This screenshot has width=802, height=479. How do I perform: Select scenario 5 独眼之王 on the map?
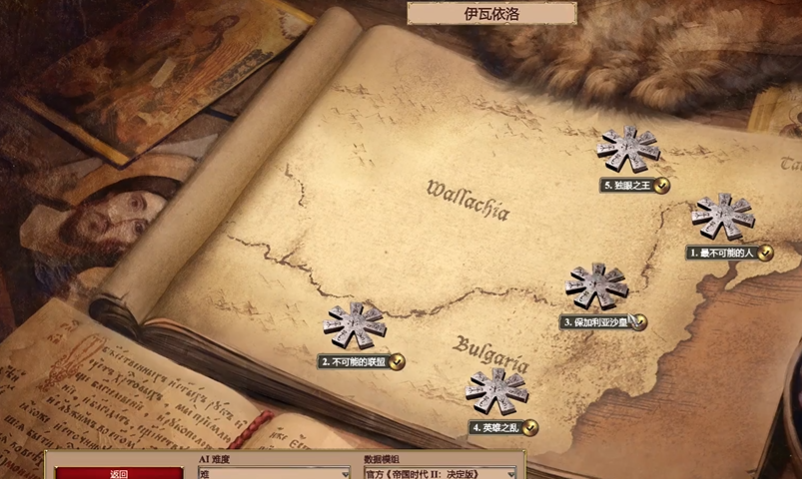coord(628,150)
